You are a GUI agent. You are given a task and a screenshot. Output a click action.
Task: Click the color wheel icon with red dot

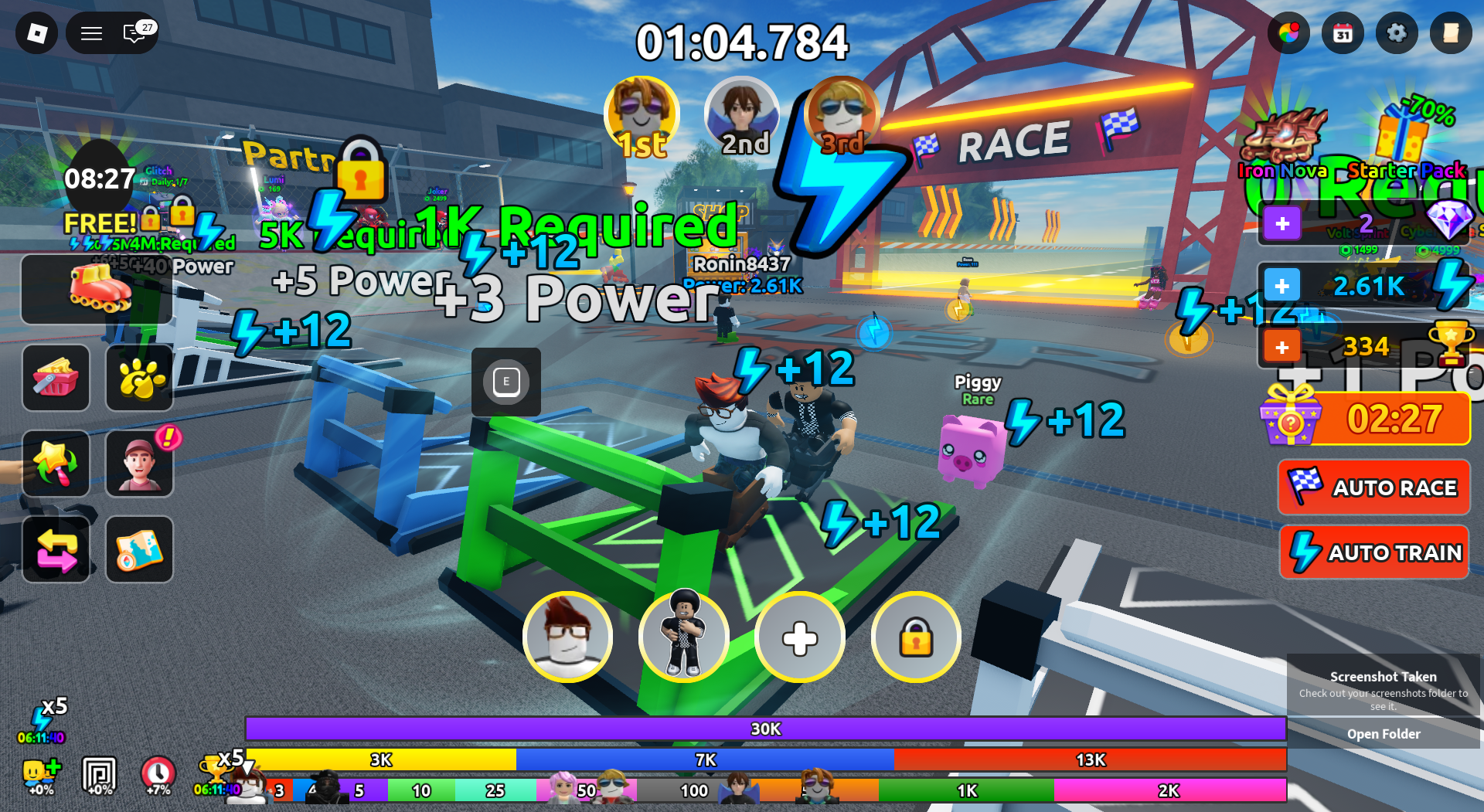click(x=1289, y=33)
